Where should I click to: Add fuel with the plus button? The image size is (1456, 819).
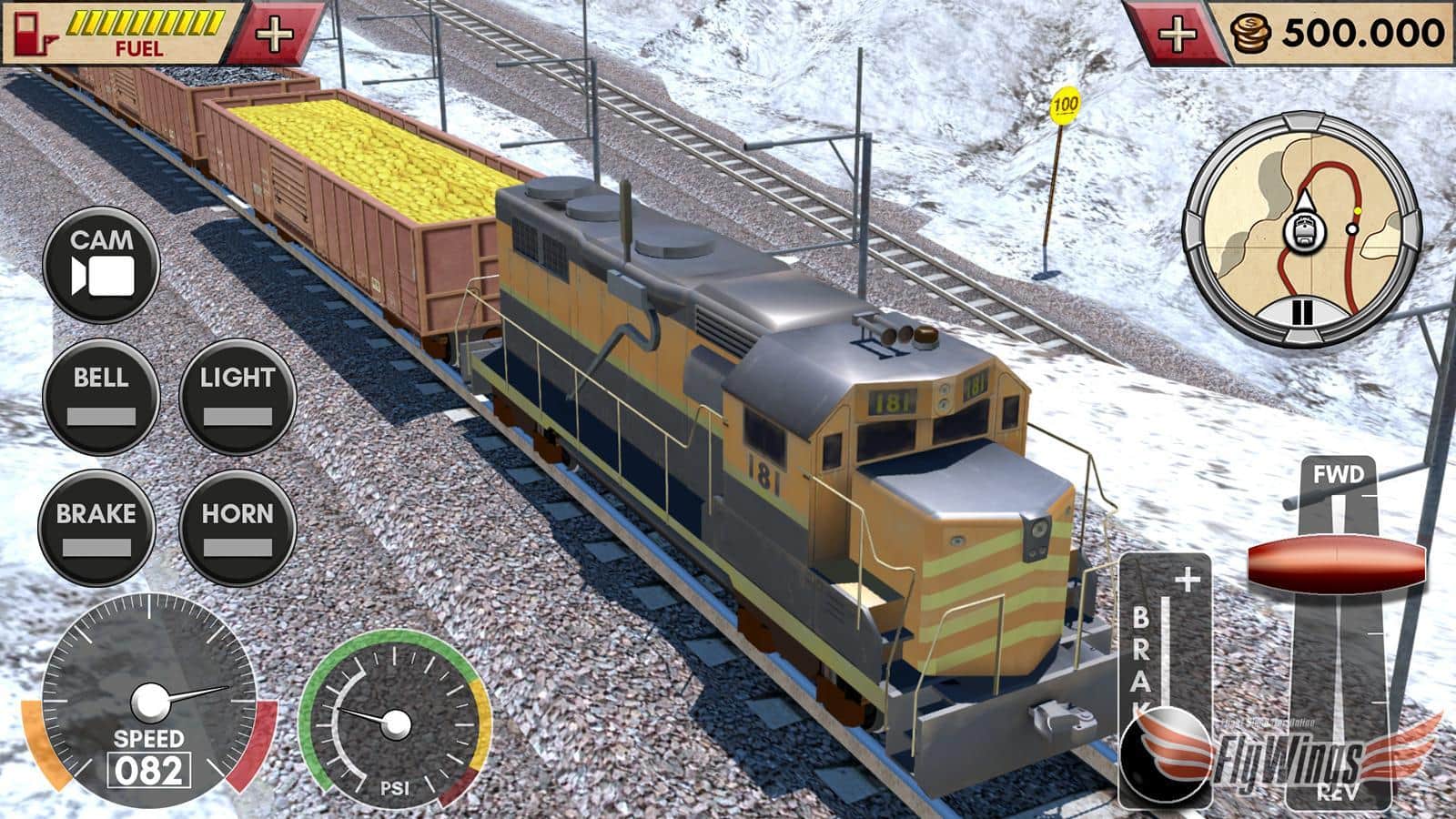tap(274, 35)
